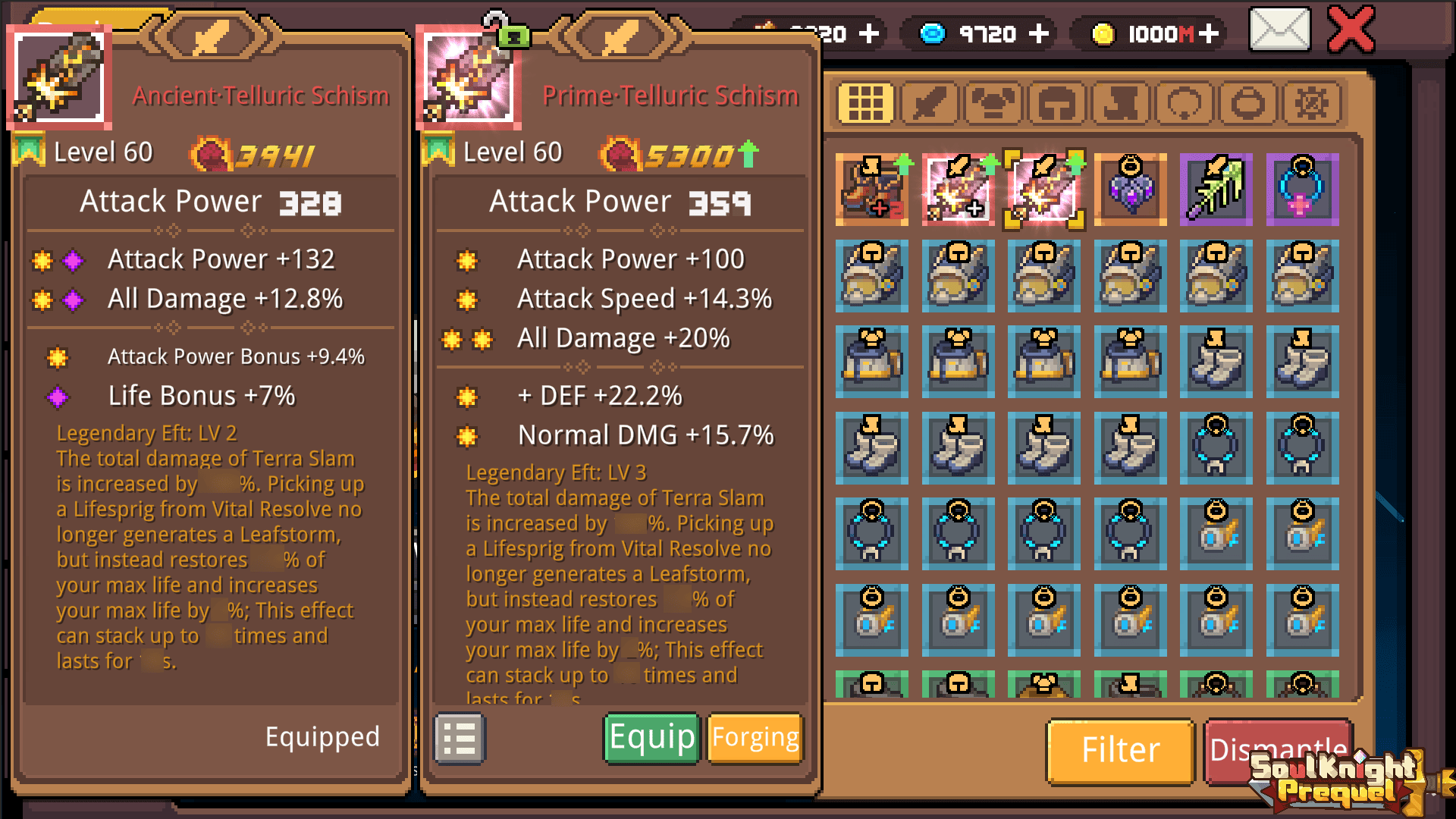Equip the Prime Telluric Schism
The height and width of the screenshot is (819, 1456).
(x=651, y=738)
